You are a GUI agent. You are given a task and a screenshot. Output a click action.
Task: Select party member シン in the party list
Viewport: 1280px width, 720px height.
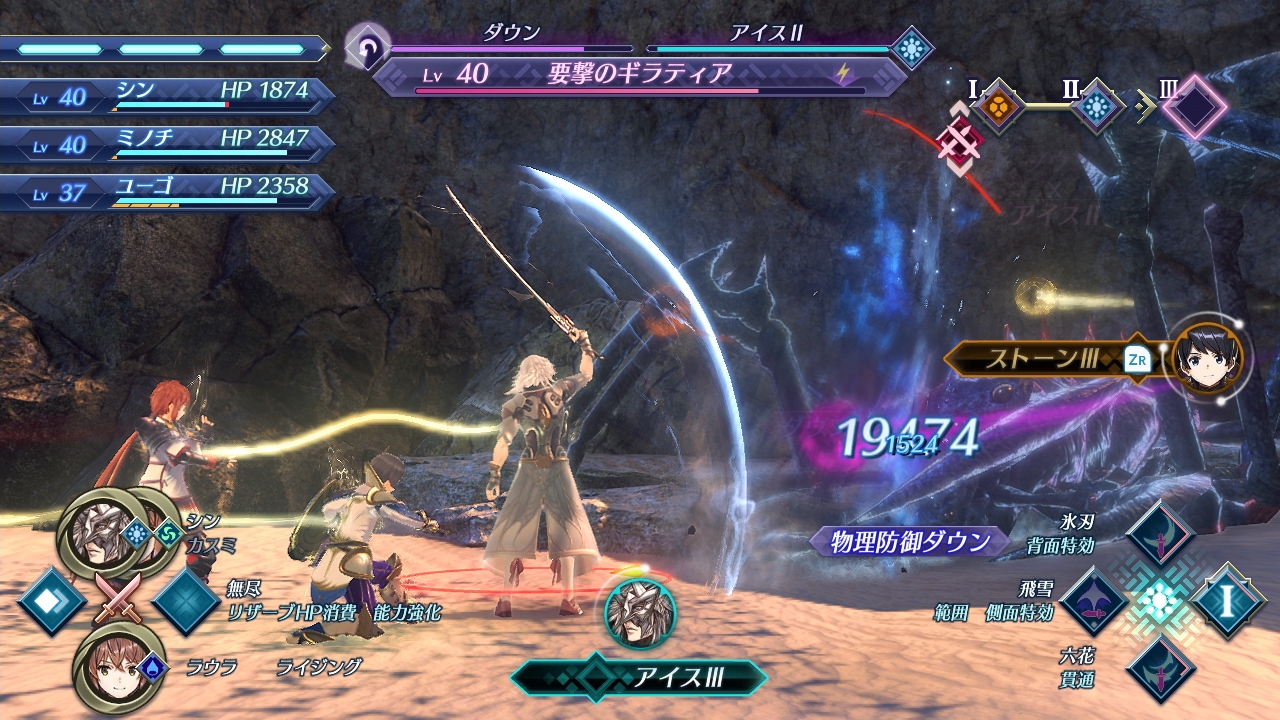coord(168,95)
